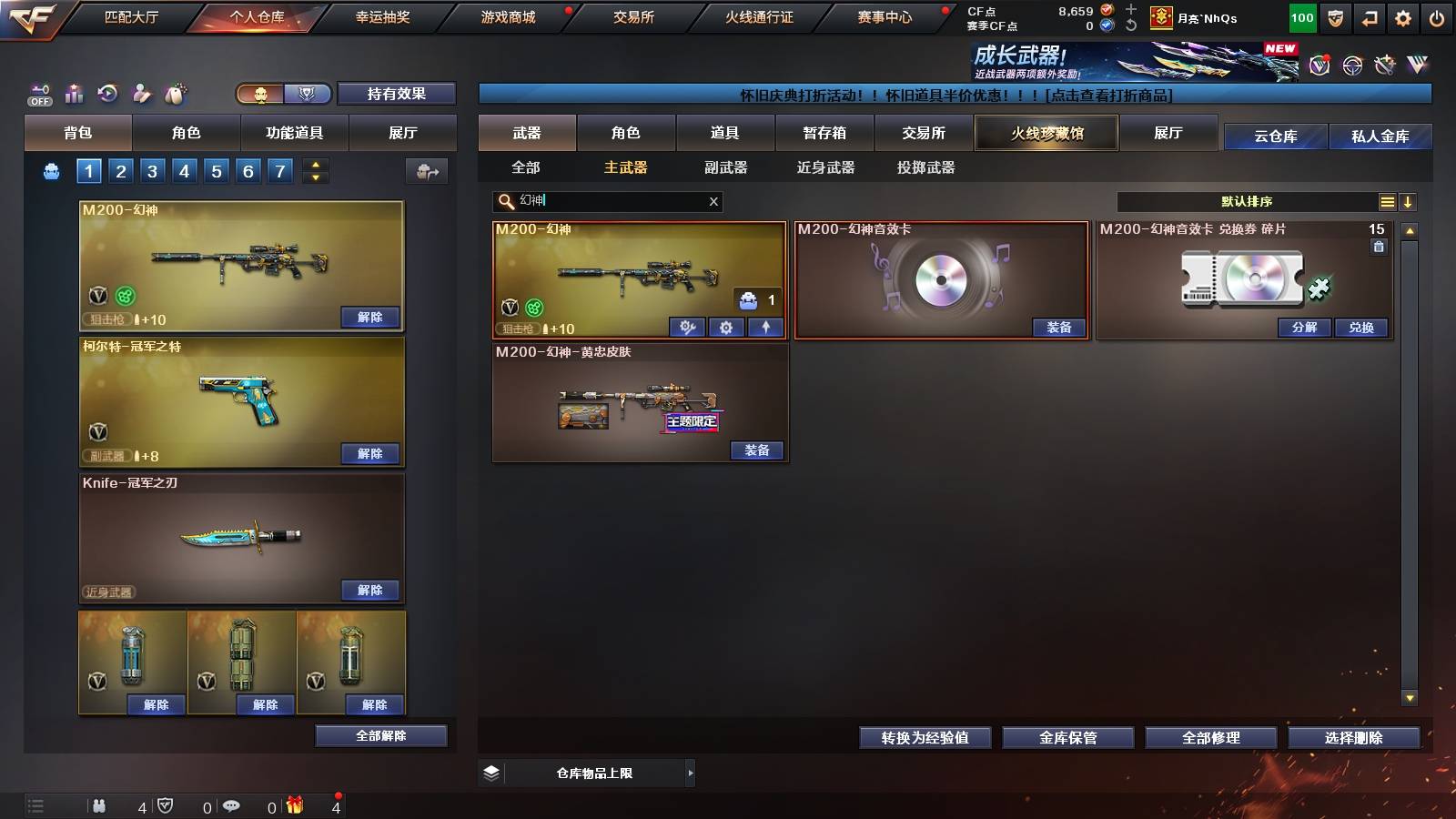
Task: Click the 全部解除 button below left equipment list
Action: (x=381, y=735)
